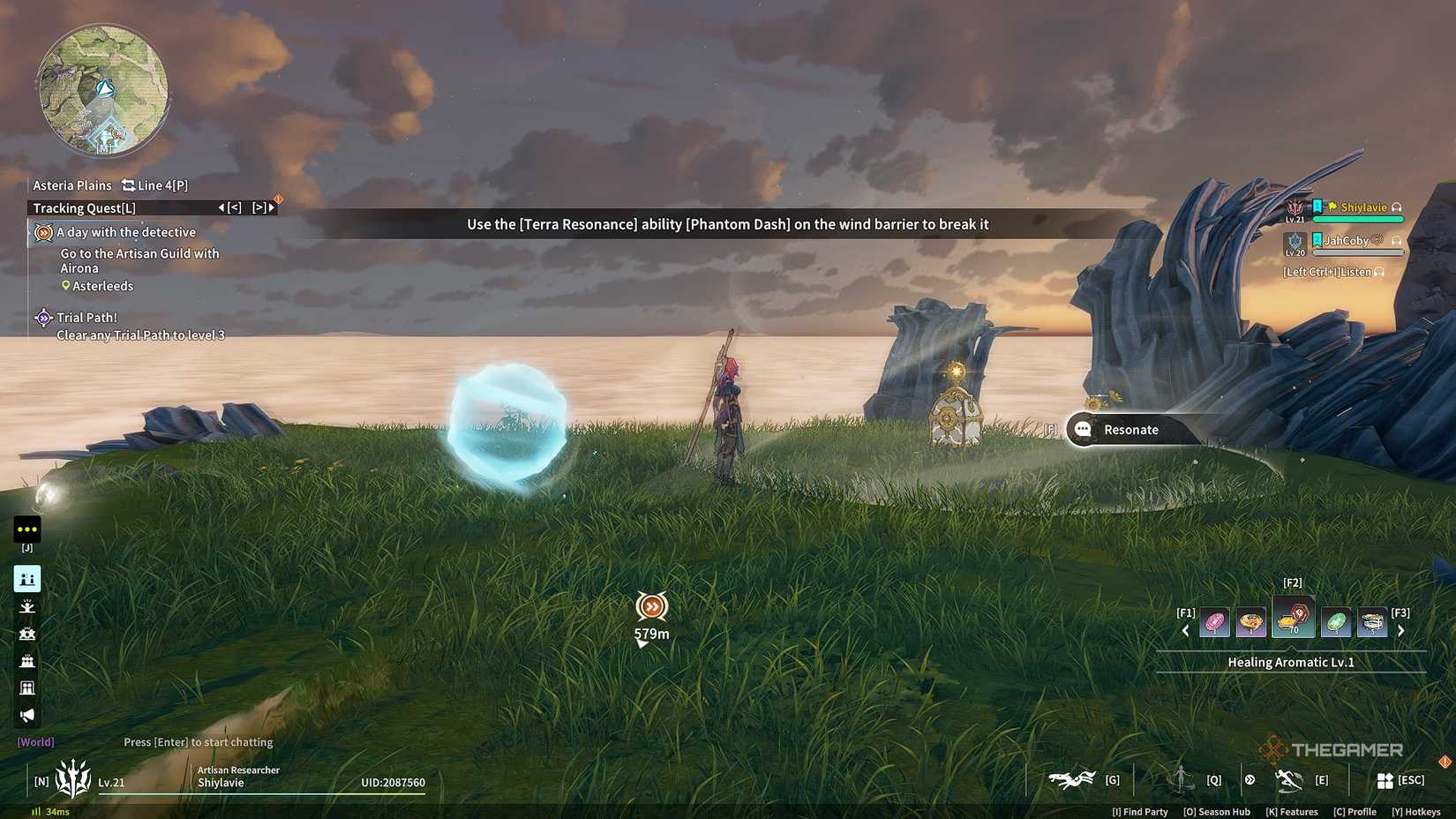1456x819 pixels.
Task: Click the megaphone chat channel icon
Action: coord(27,715)
